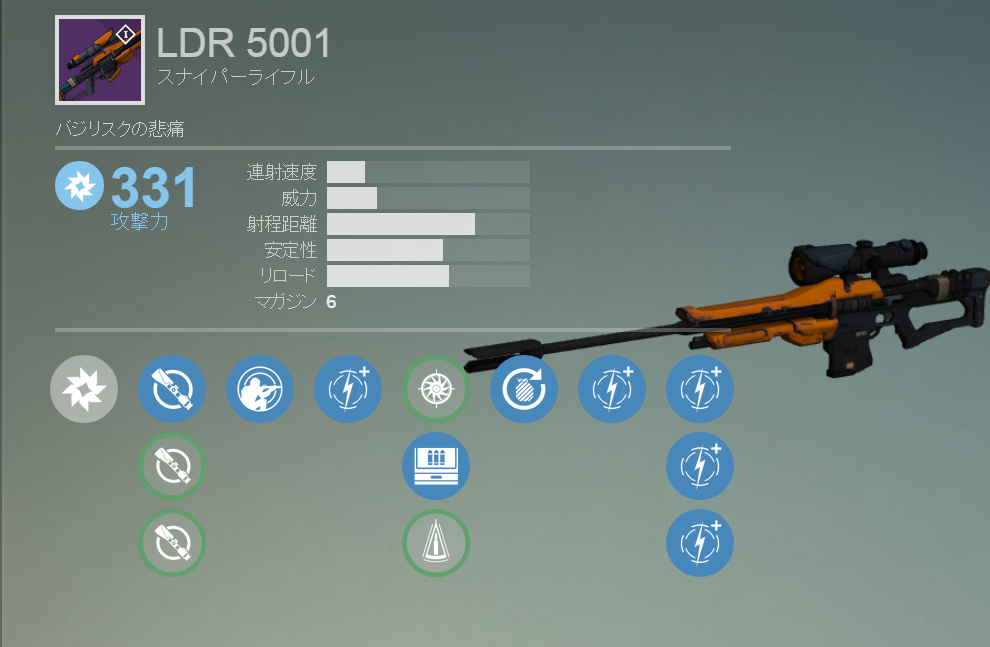Select the kneeling sniper marksman perk

[x=260, y=389]
